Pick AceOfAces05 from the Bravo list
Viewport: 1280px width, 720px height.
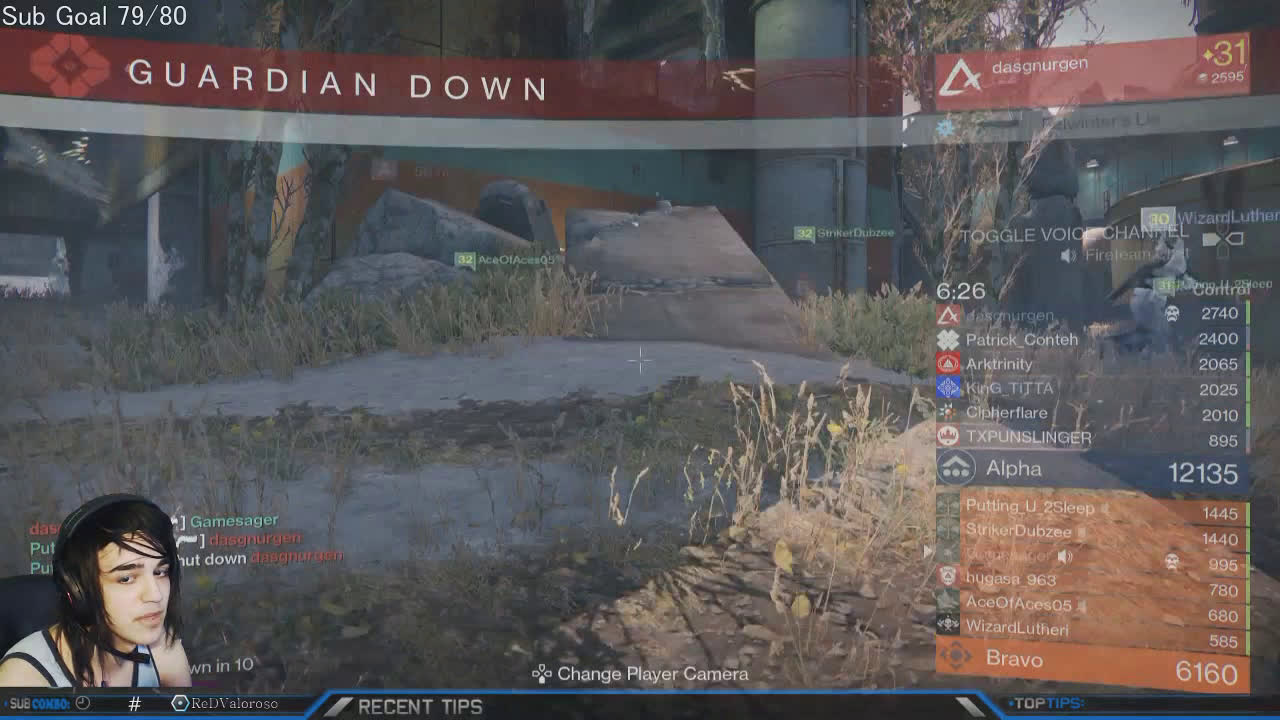point(1090,604)
